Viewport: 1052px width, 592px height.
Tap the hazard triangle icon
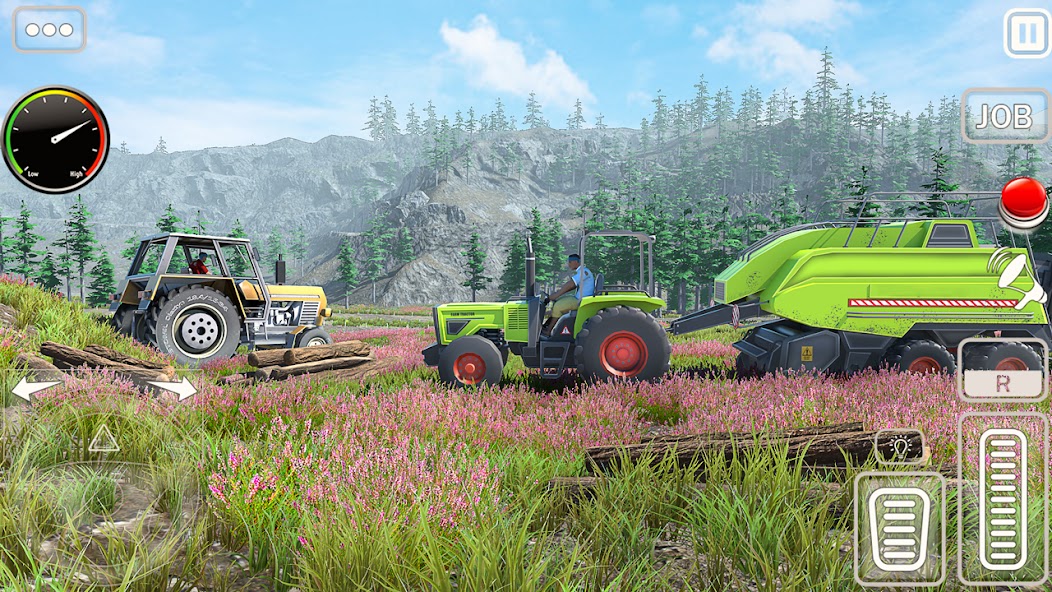coord(103,438)
